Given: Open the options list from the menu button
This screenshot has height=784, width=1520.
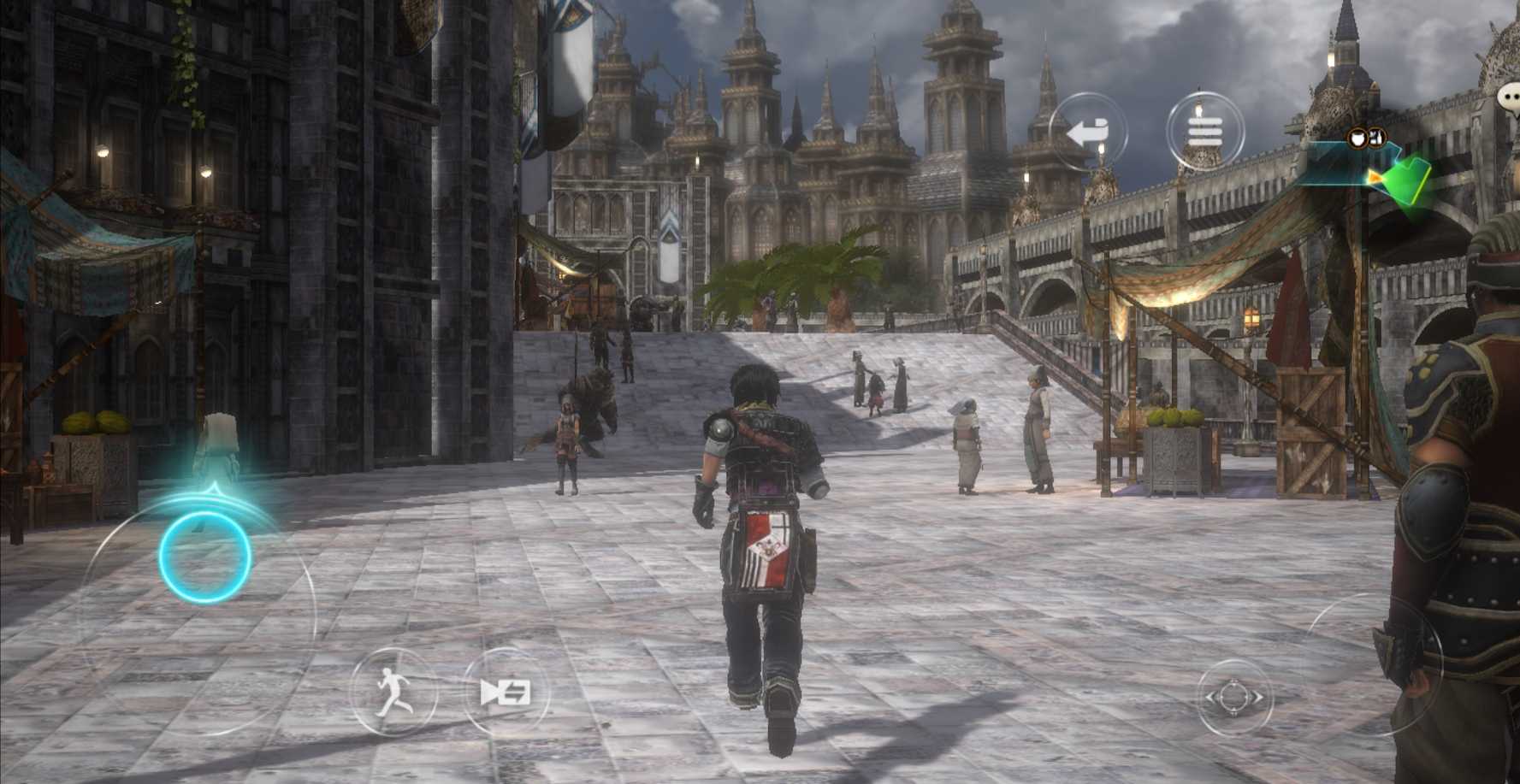Looking at the screenshot, I should 1206,129.
